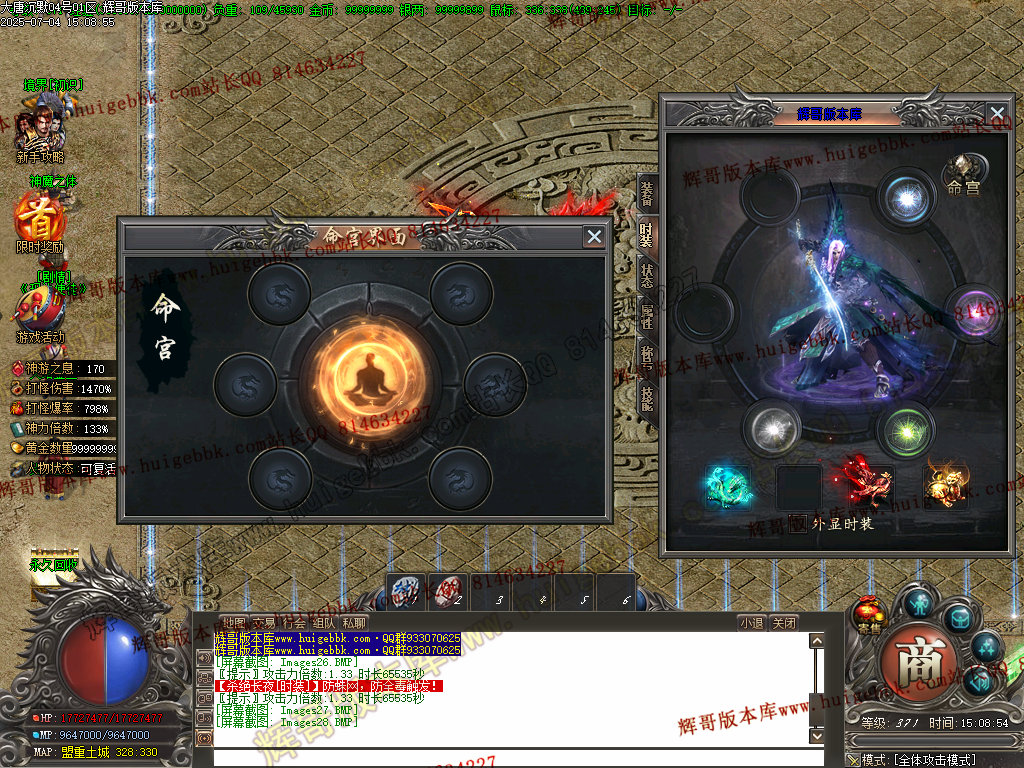This screenshot has width=1024, height=768.
Task: Toggle the 外显时装 checkbox
Action: (797, 523)
